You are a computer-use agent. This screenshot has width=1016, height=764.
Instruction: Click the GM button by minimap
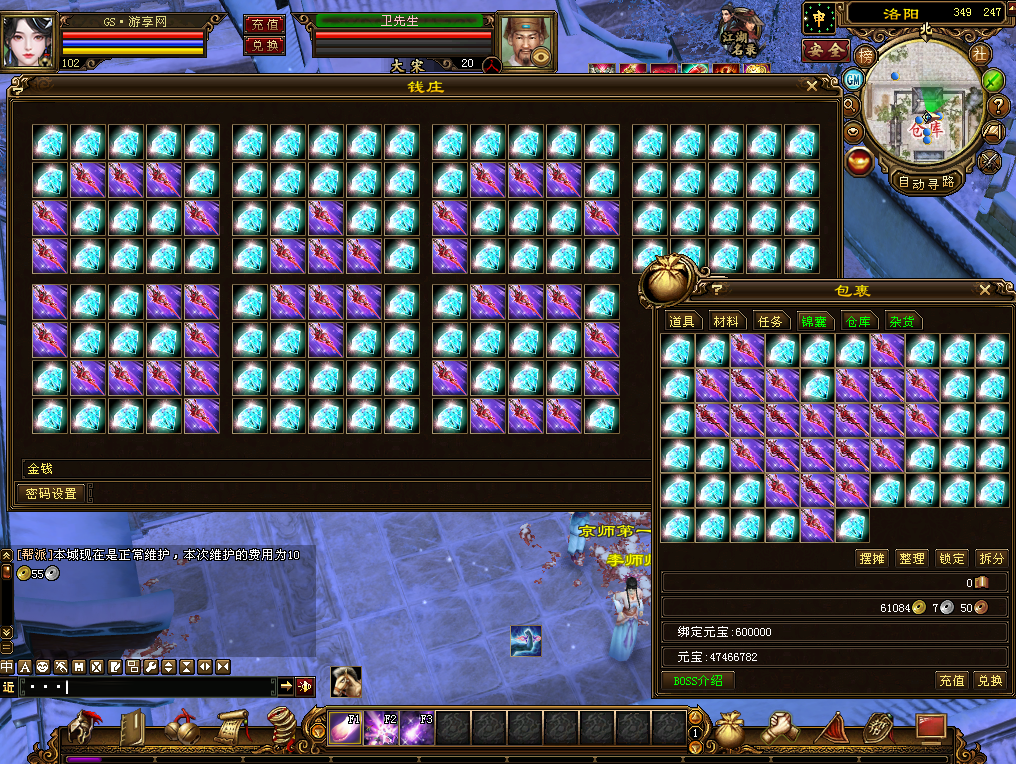(x=854, y=79)
